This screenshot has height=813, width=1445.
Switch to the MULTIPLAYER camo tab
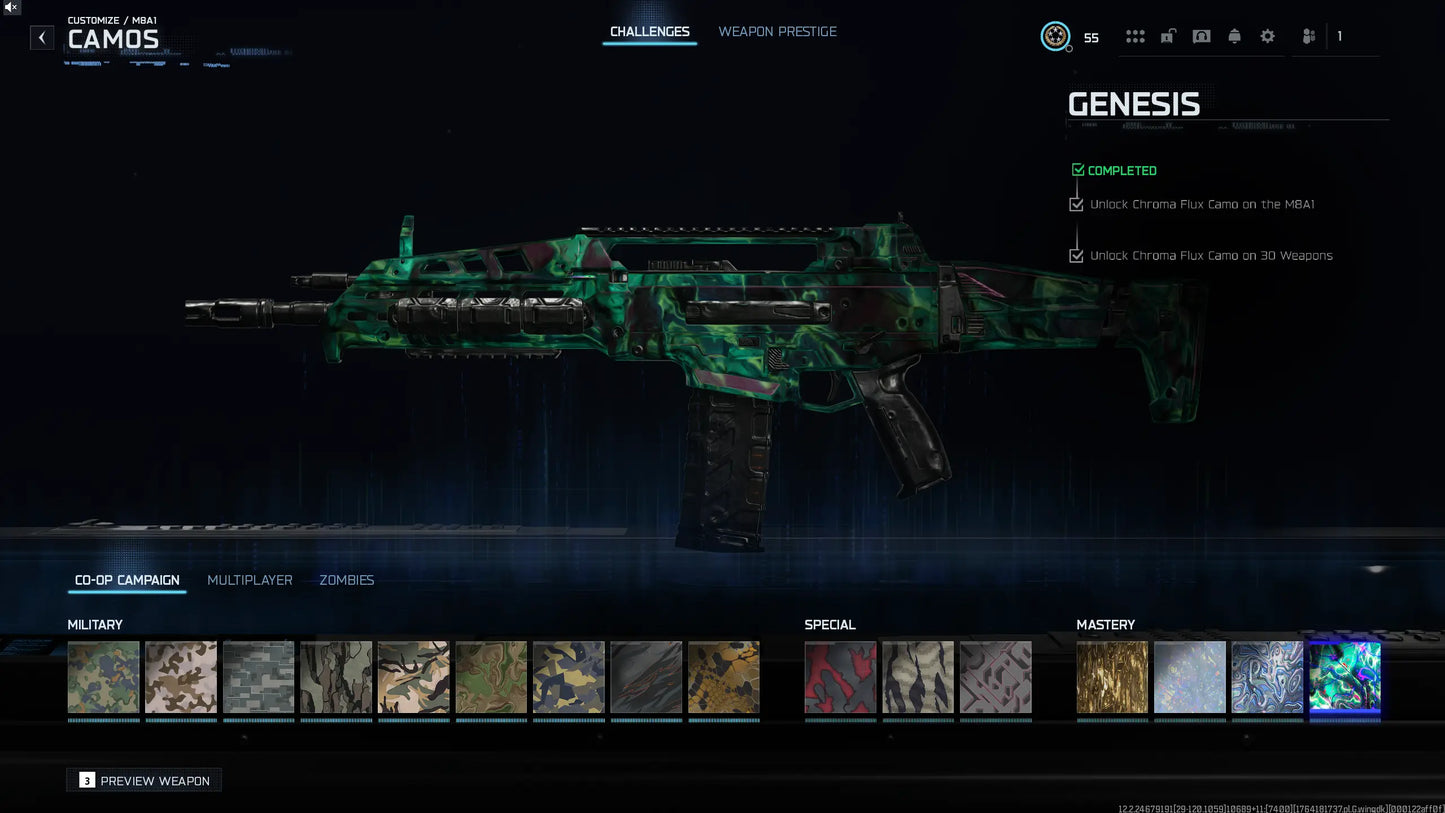pos(249,580)
